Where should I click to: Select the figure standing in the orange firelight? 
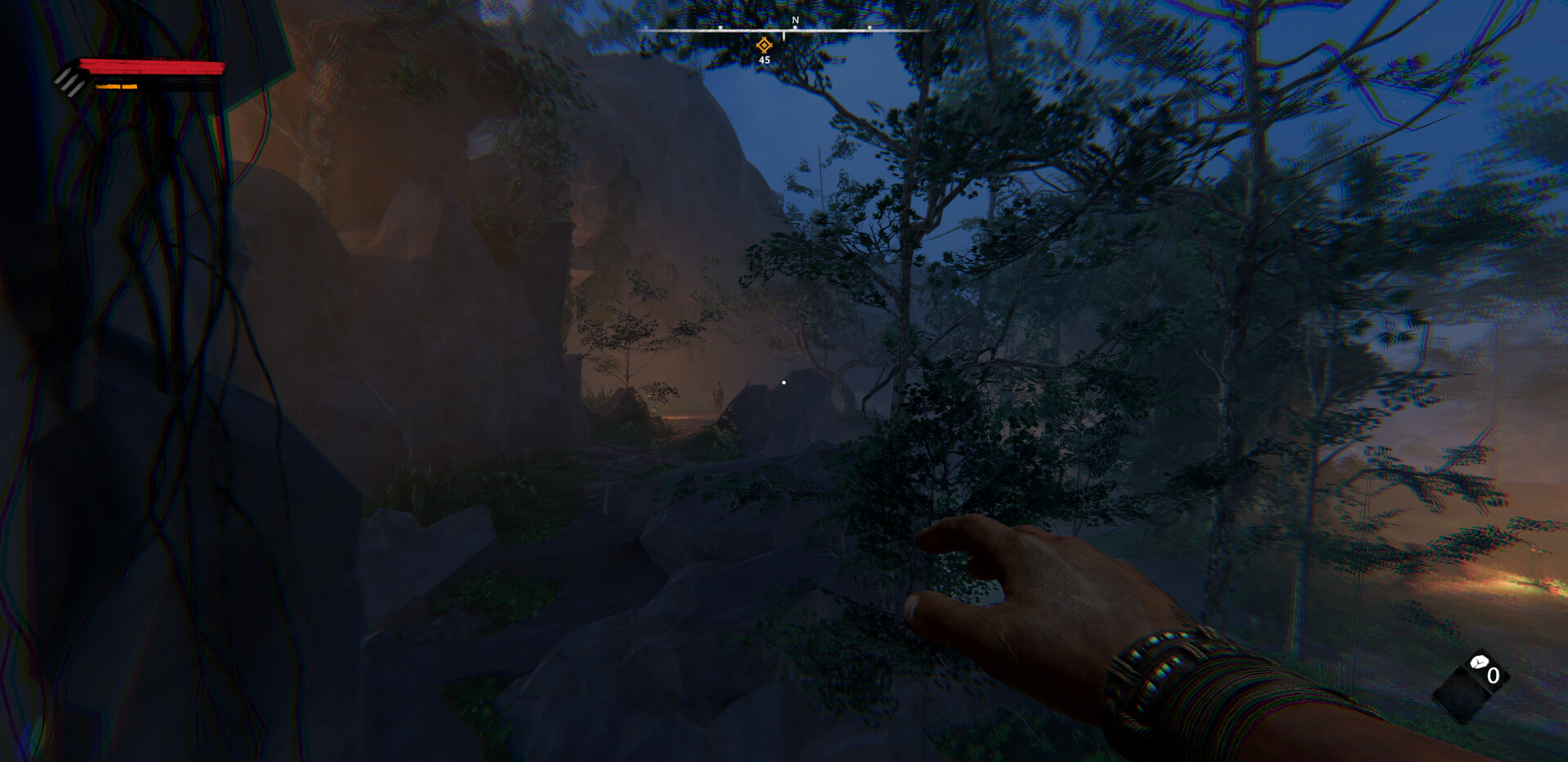pyautogui.click(x=719, y=394)
